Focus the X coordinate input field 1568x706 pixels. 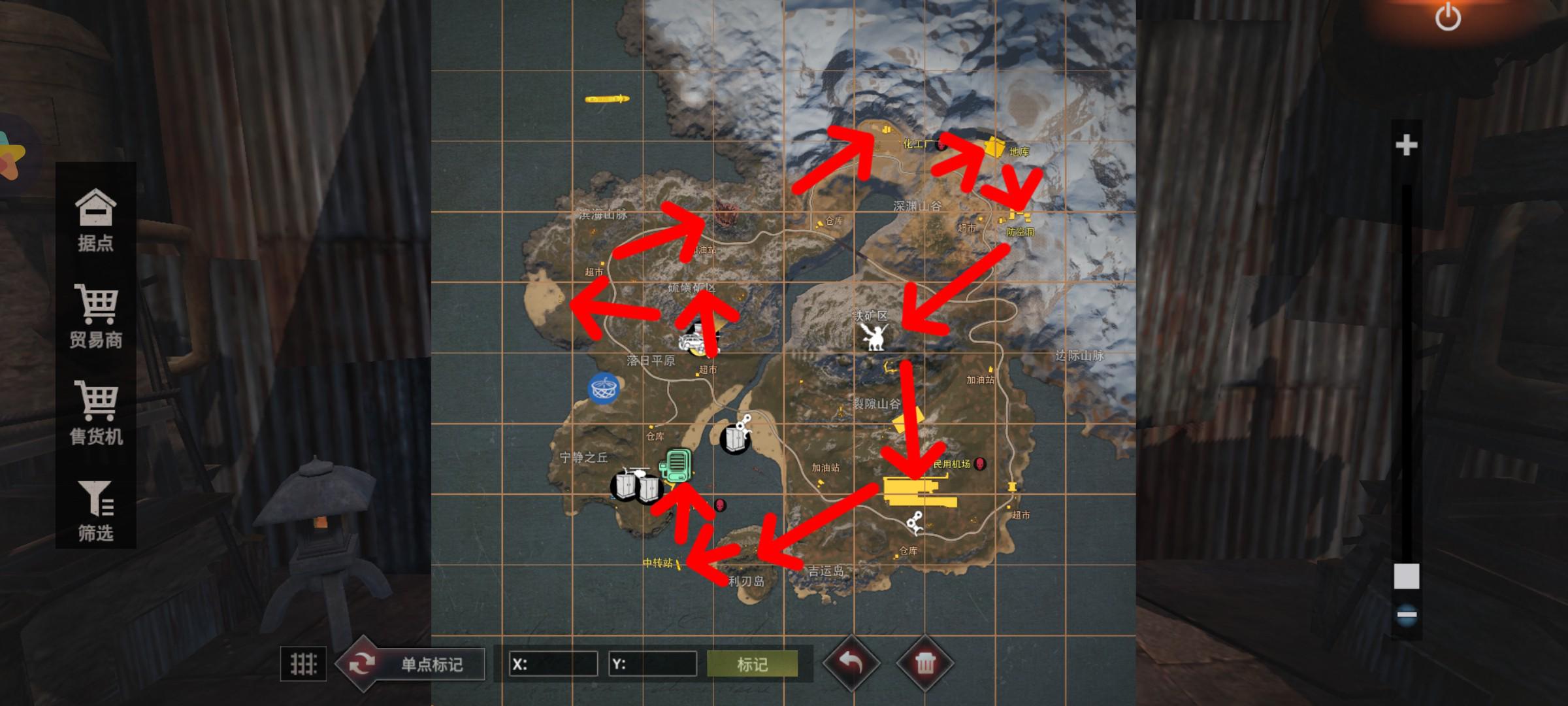pyautogui.click(x=553, y=664)
